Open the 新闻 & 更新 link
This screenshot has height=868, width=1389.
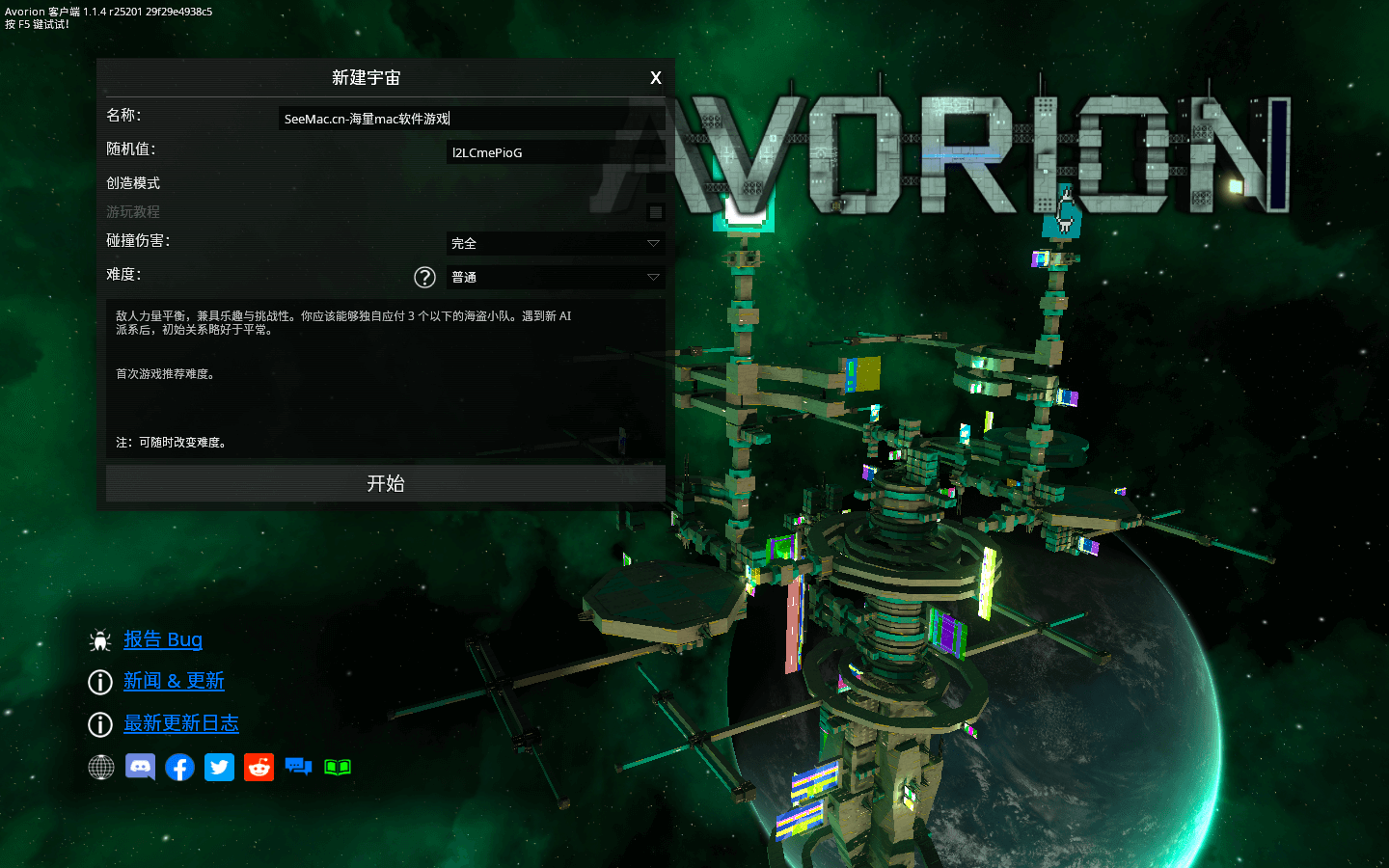(174, 681)
